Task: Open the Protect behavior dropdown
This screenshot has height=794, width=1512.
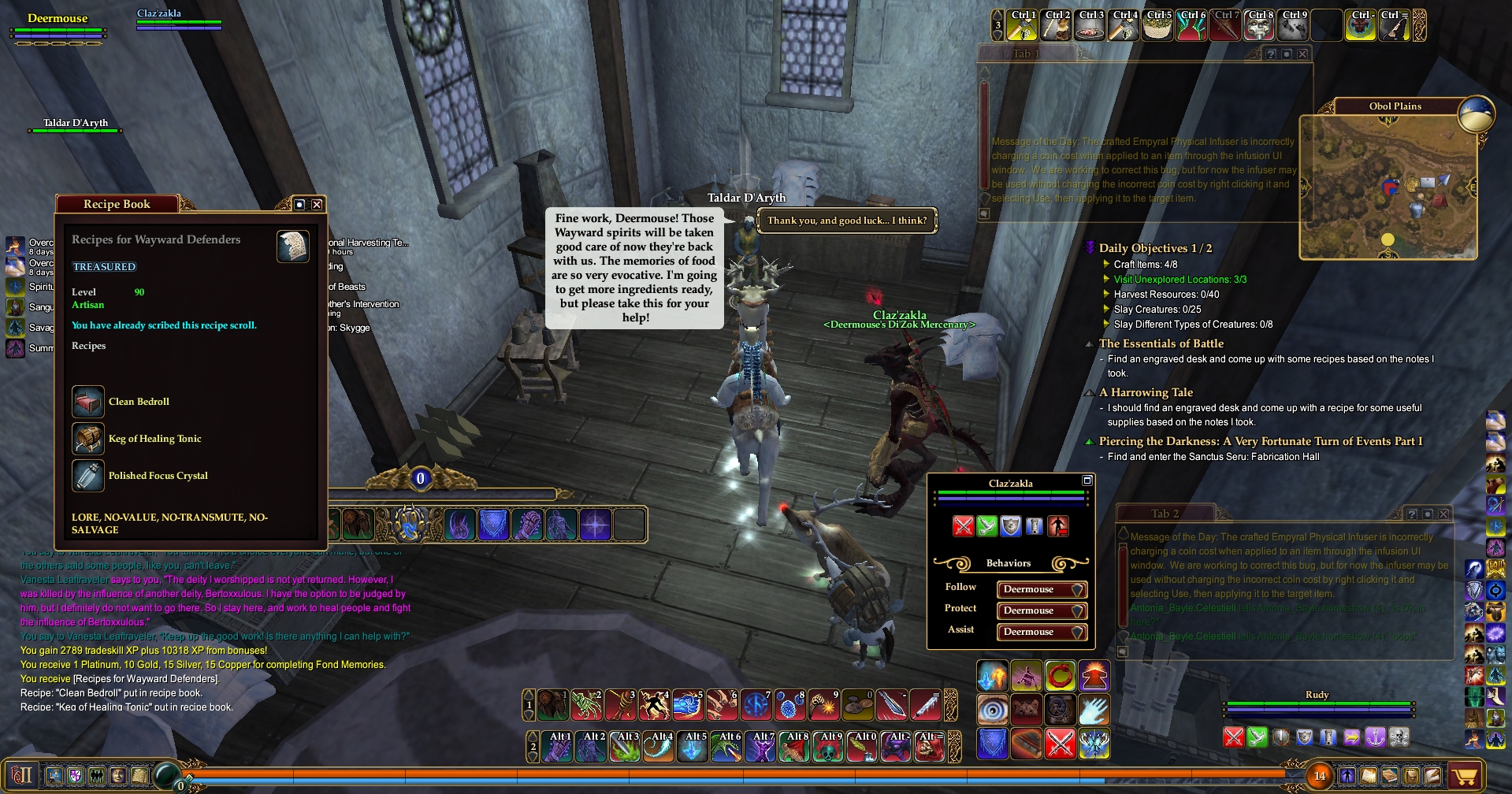Action: pyautogui.click(x=1042, y=610)
